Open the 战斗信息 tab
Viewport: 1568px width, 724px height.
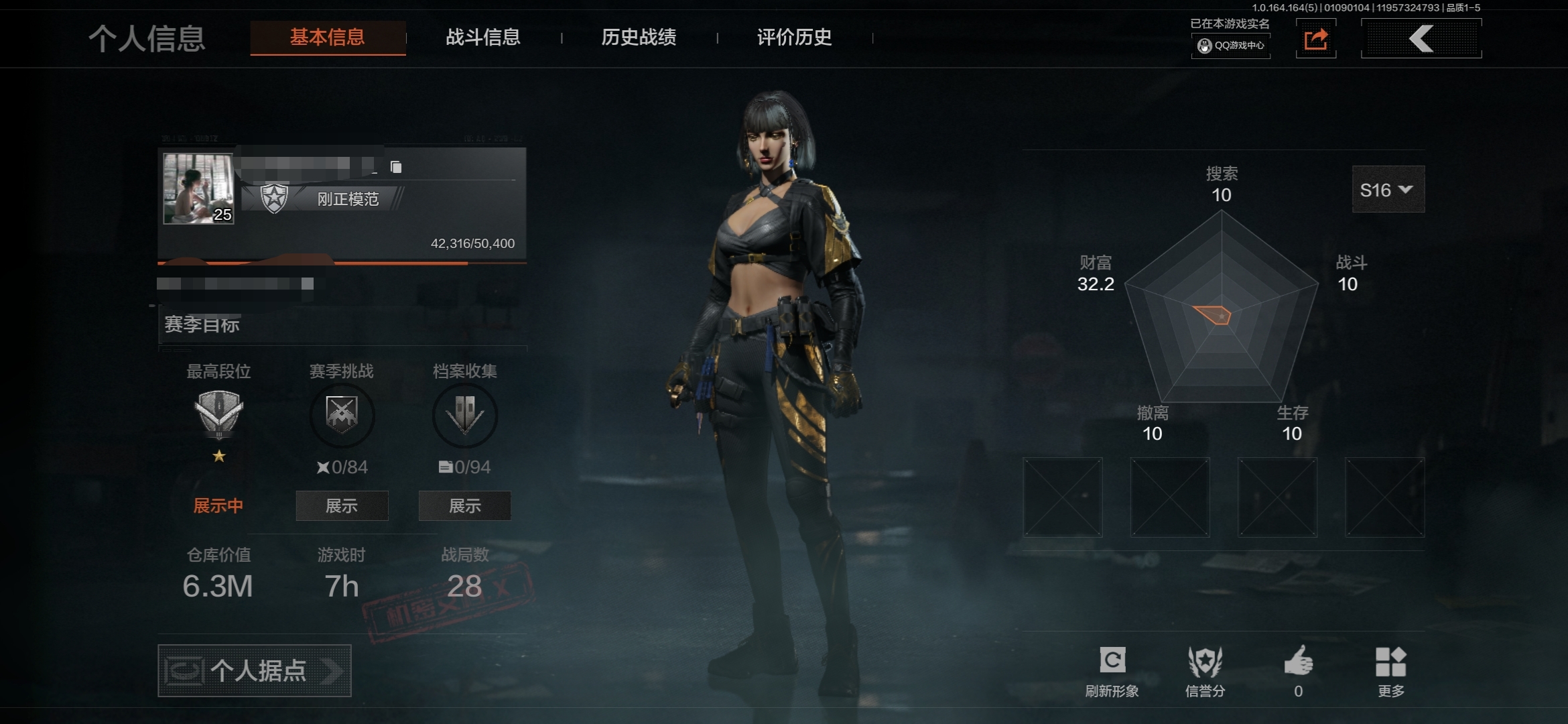[483, 38]
